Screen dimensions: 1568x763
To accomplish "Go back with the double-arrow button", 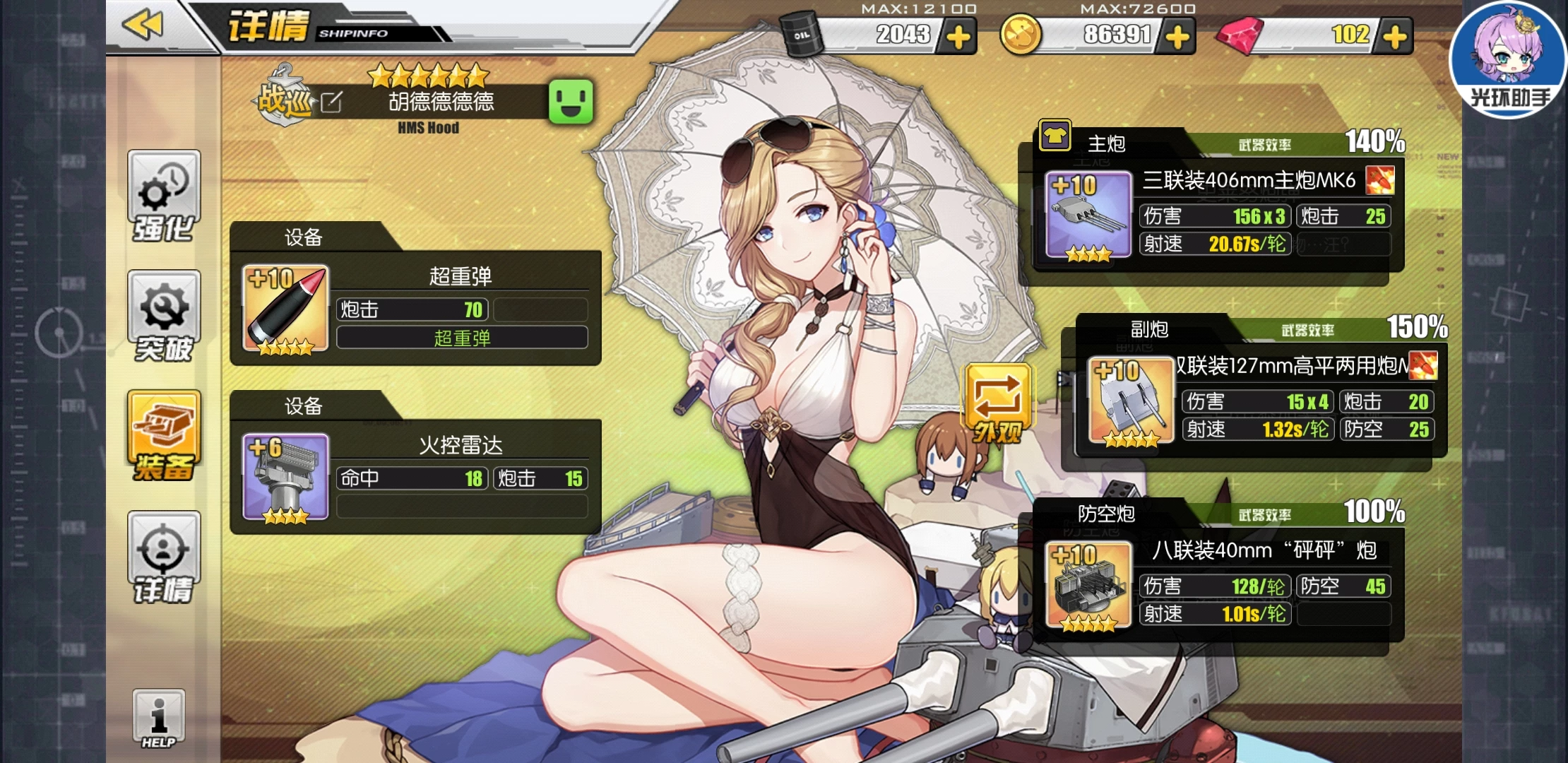I will [143, 25].
